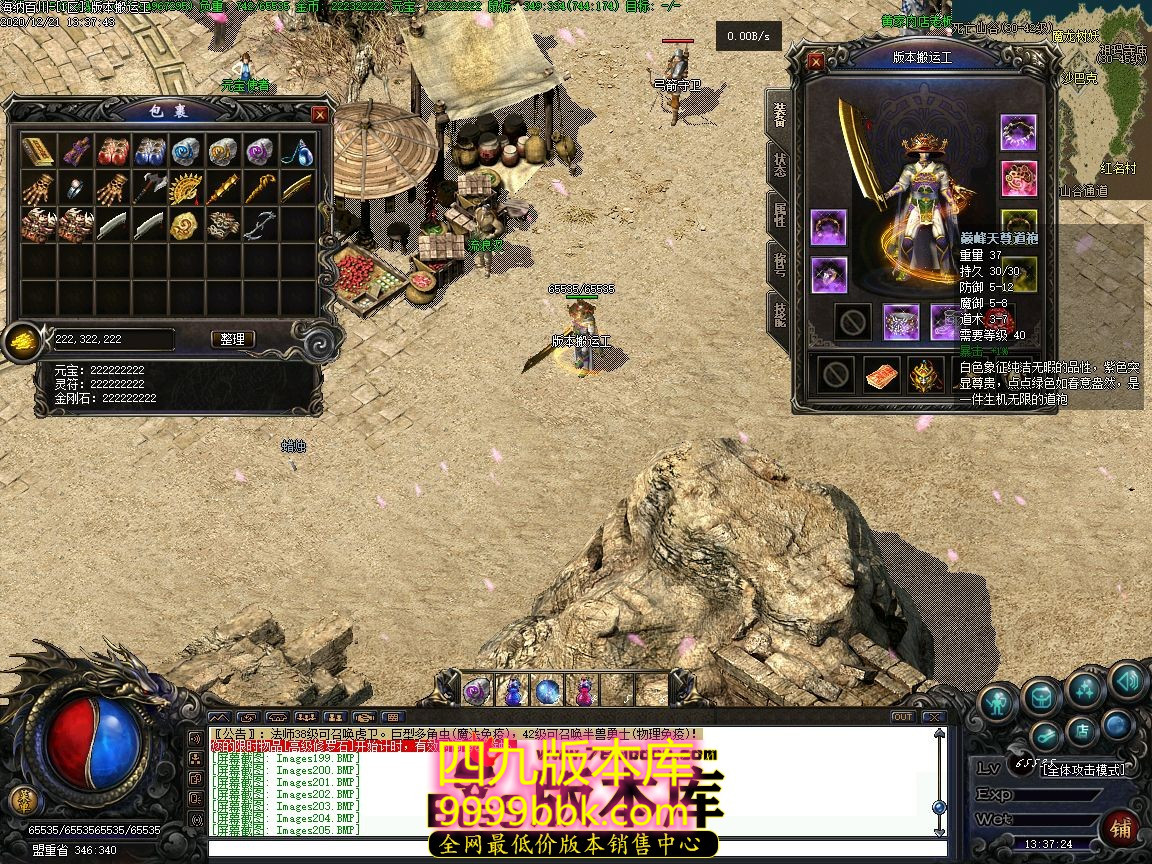Close the character equipment window
This screenshot has width=1152, height=864.
point(816,62)
